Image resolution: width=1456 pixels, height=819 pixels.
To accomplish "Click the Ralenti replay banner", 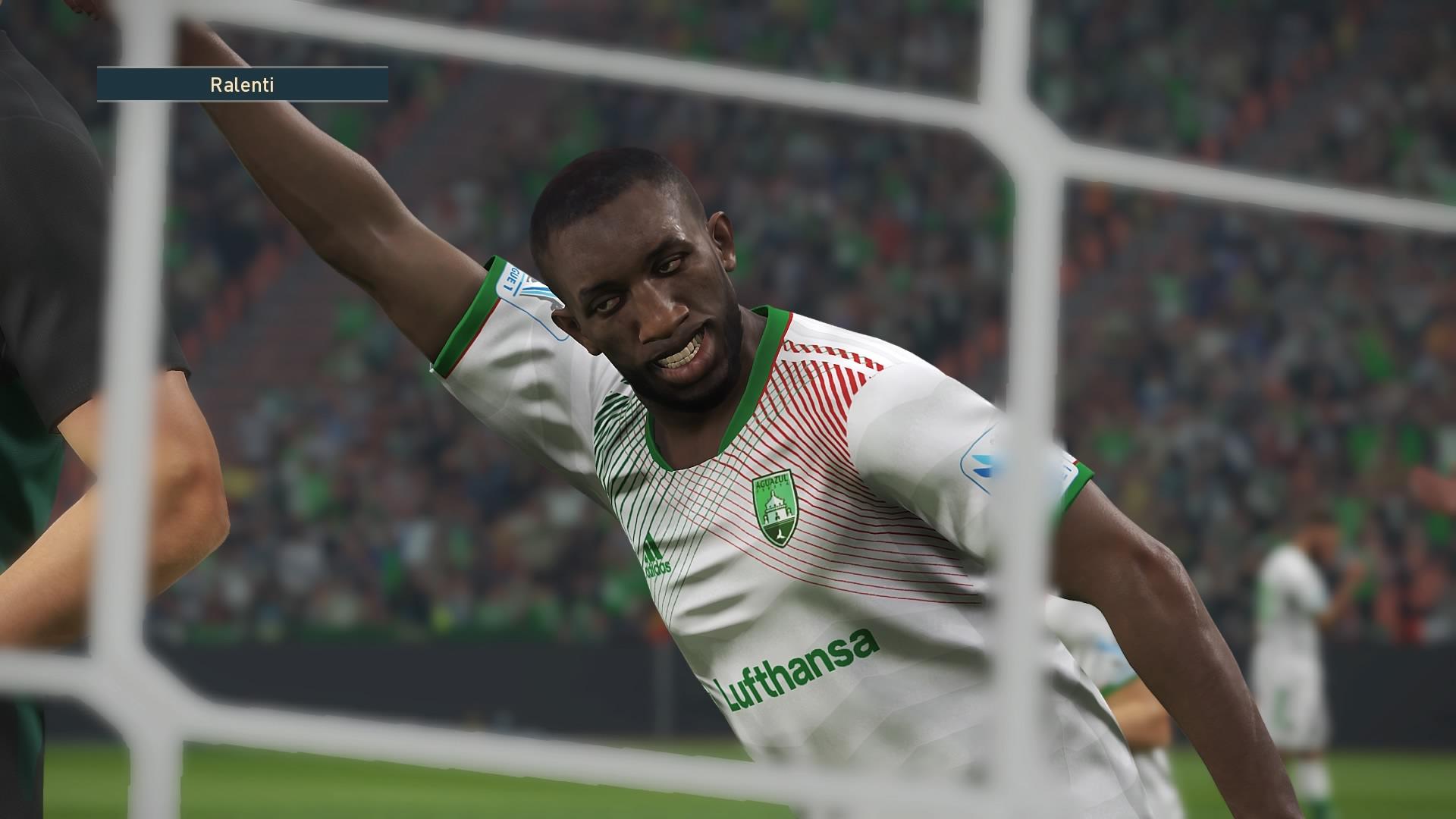I will 242,85.
